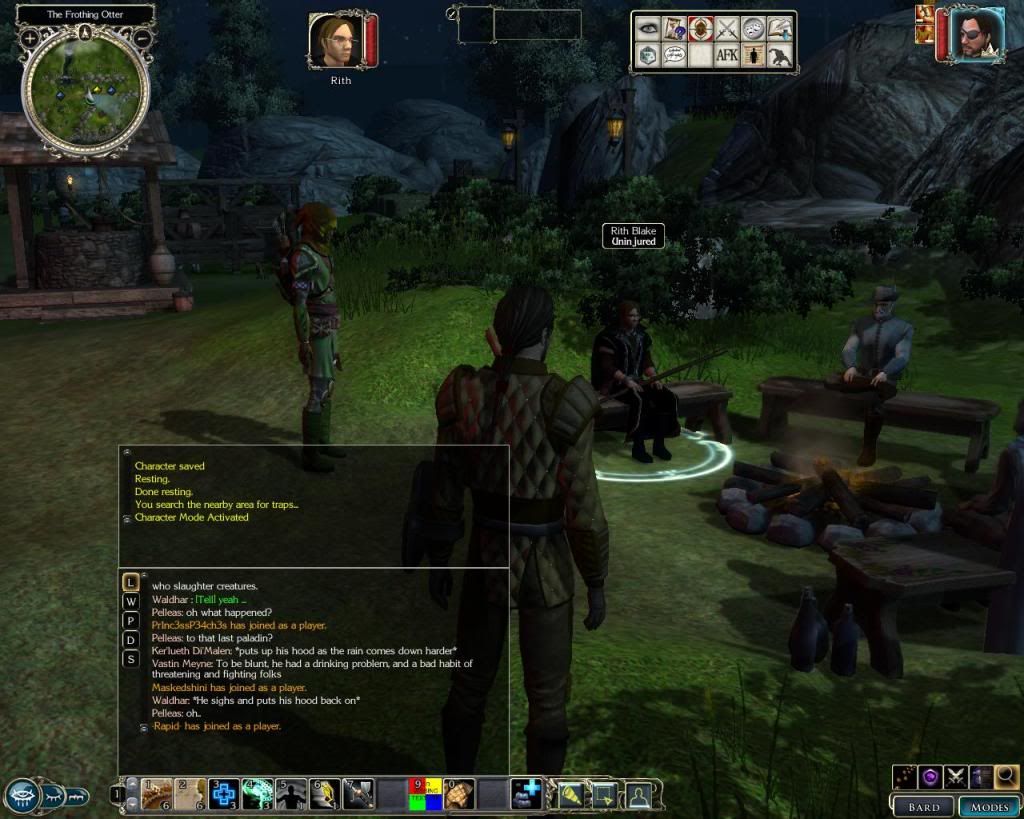Click the eye icon in the top toolbar
1024x819 pixels.
click(x=647, y=29)
